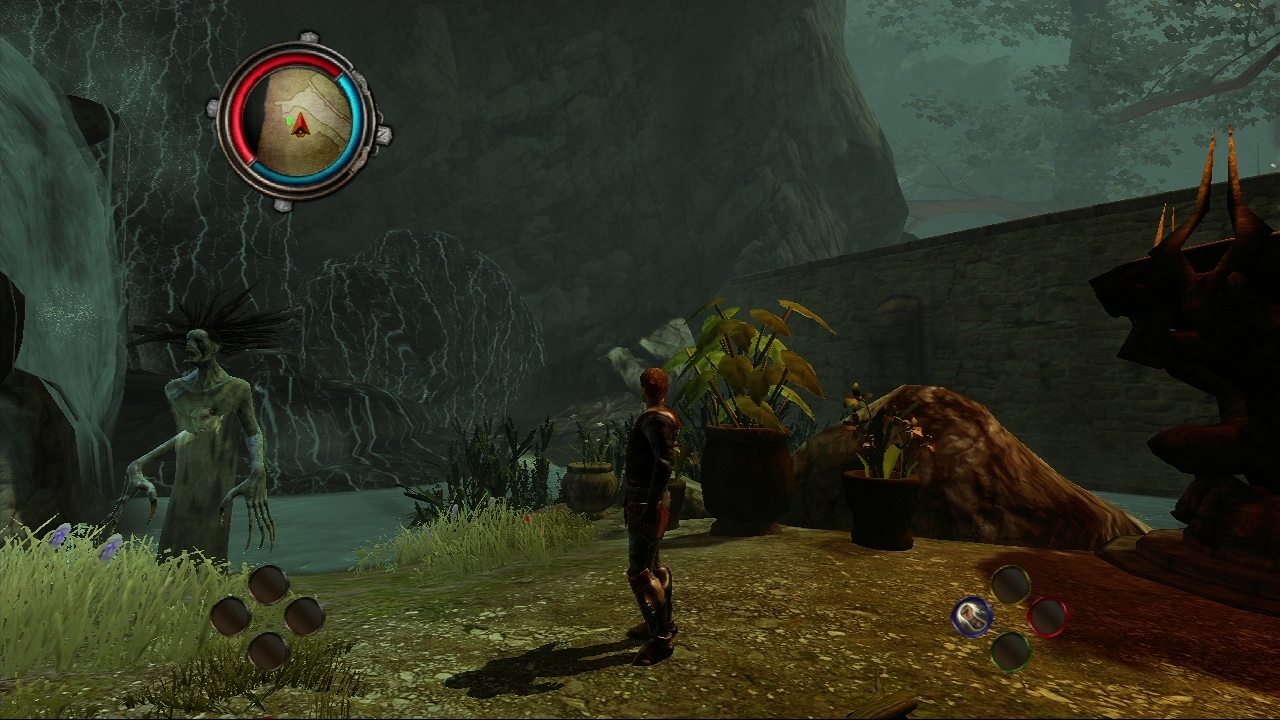Select the empty yellow-ringed action slot
Screen dimensions: 1280x720
(1010, 584)
